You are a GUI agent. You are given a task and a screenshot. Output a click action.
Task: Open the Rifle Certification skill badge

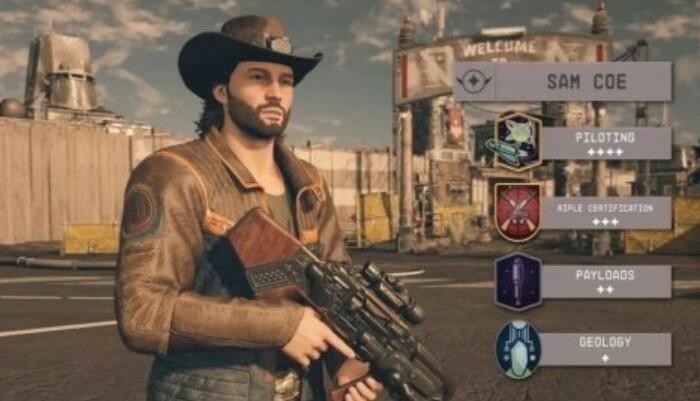coord(518,211)
